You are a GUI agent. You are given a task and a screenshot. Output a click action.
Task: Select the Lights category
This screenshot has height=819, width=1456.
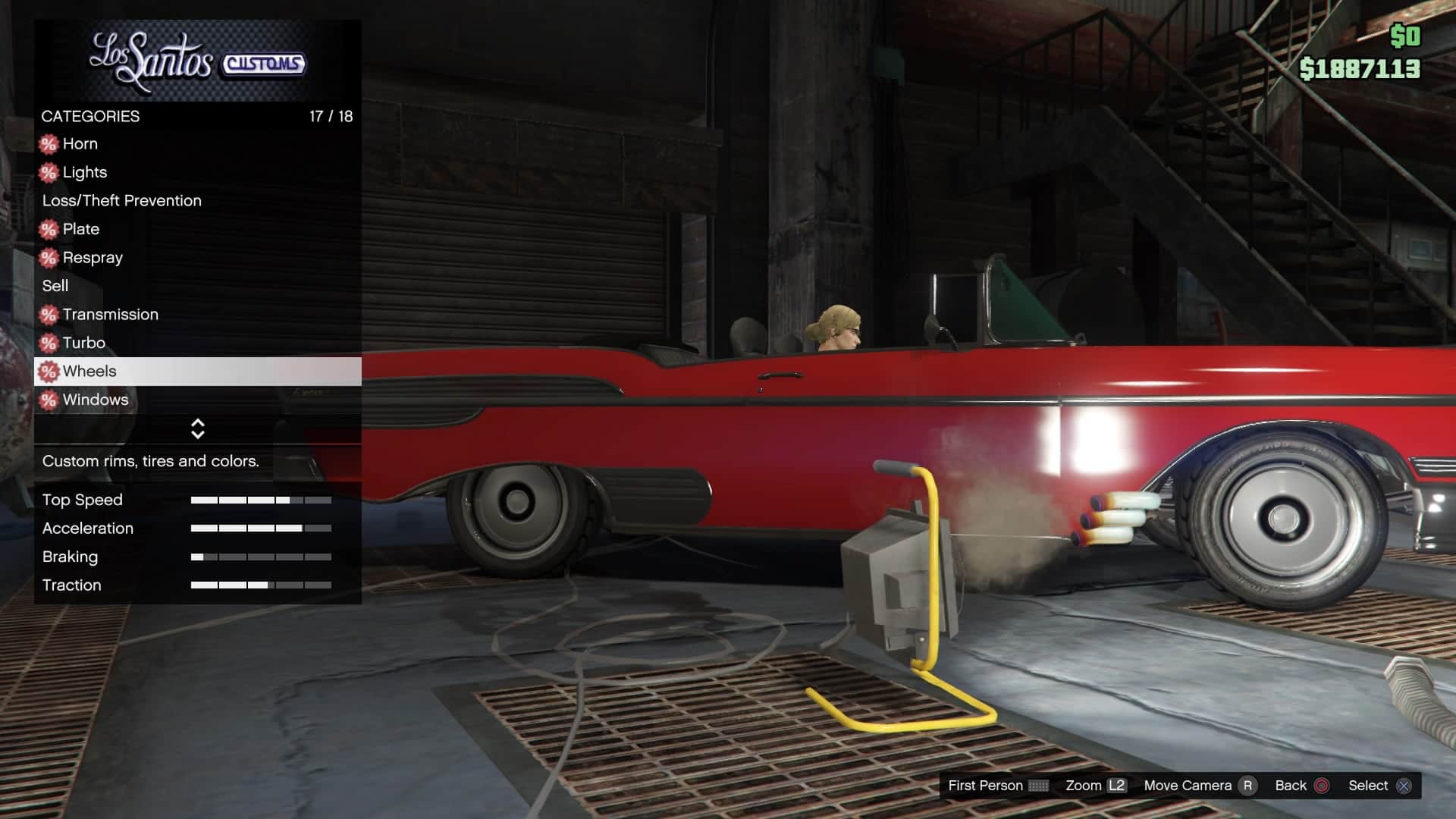click(x=85, y=172)
